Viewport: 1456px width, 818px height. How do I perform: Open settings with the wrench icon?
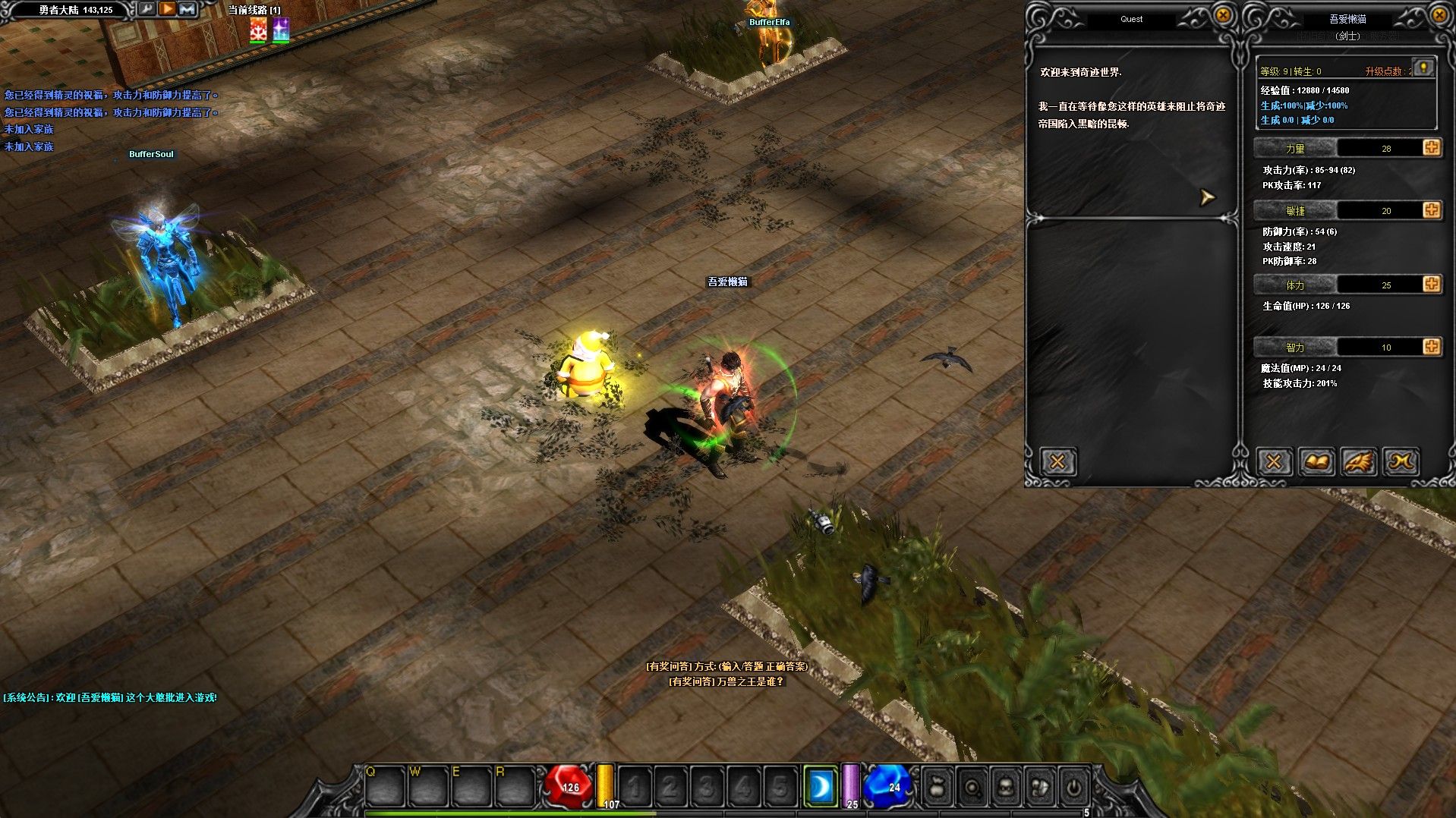(x=147, y=9)
